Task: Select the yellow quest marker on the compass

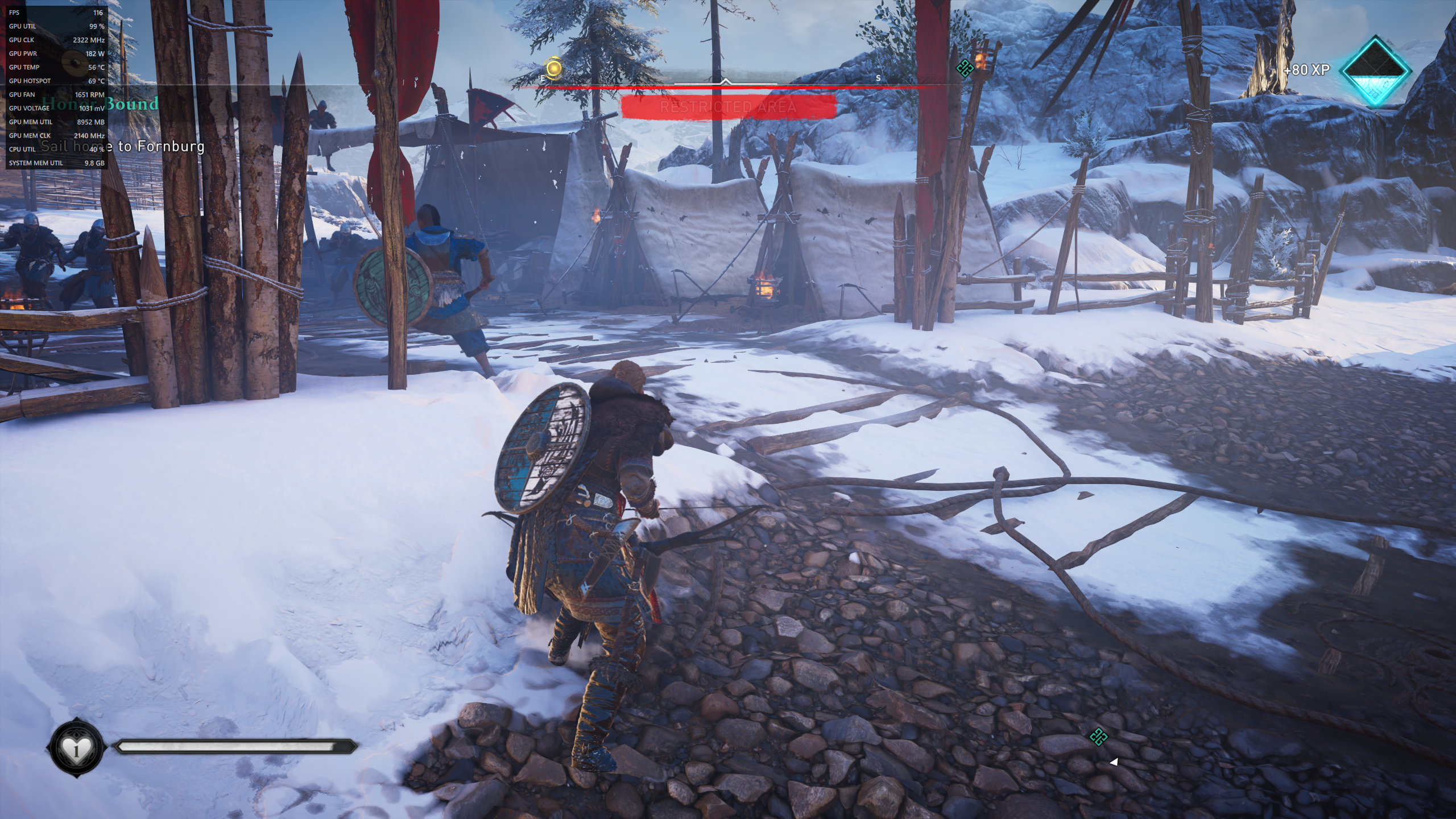Action: 554,69
